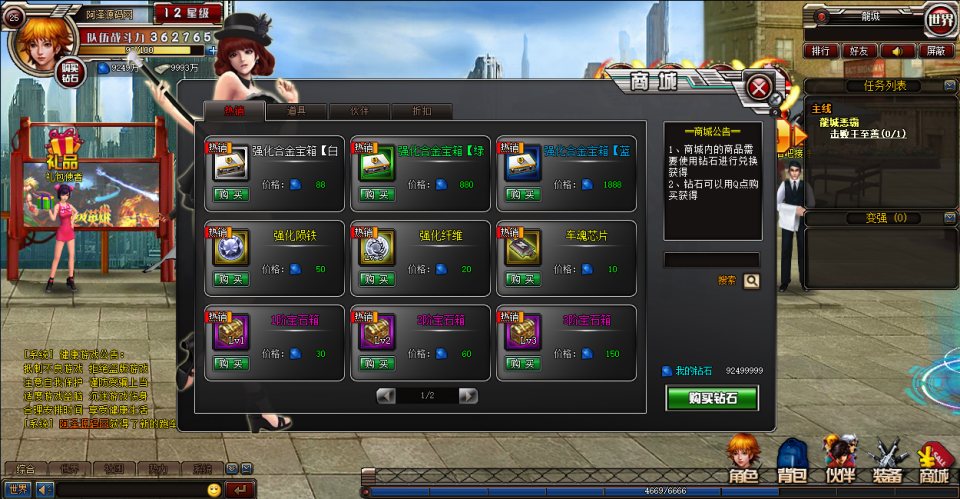The height and width of the screenshot is (499, 960).
Task: Toggle the speaker sound button
Action: (898, 50)
